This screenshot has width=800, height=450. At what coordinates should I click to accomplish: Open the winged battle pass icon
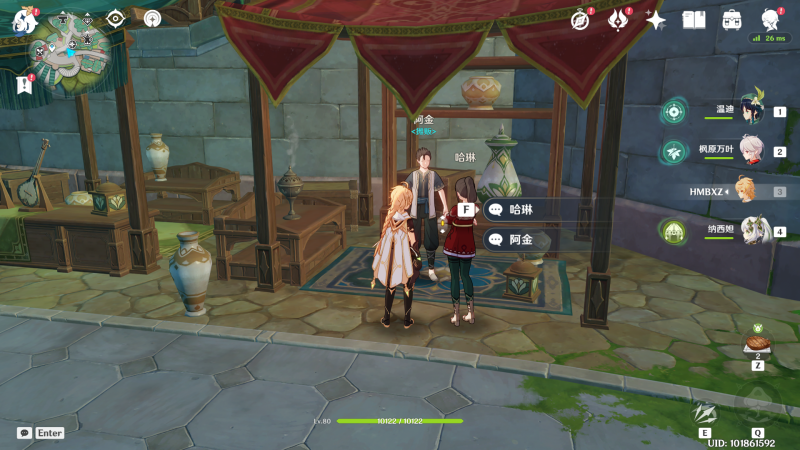click(x=617, y=19)
